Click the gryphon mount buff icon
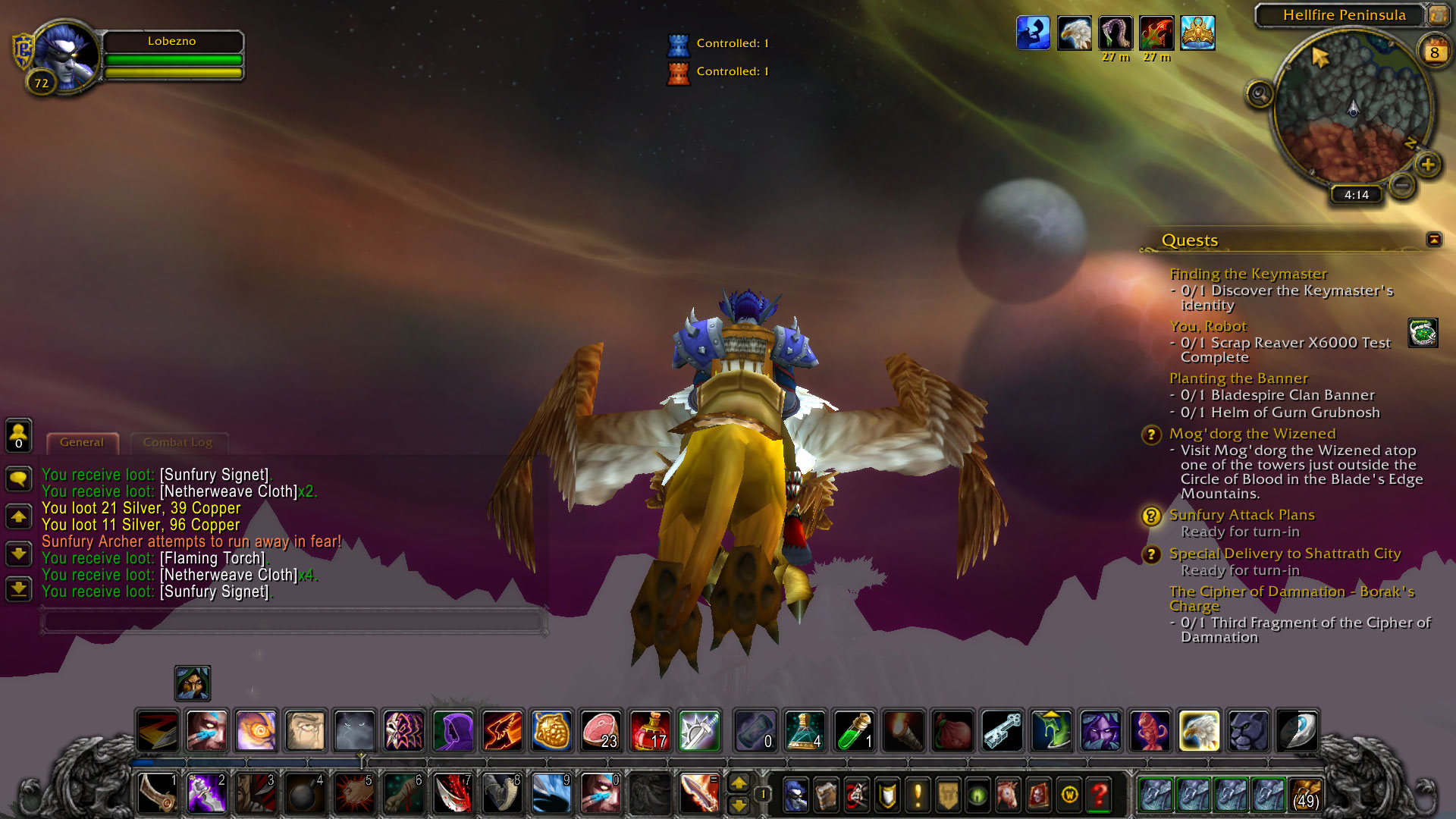The width and height of the screenshot is (1456, 819). click(x=1074, y=34)
